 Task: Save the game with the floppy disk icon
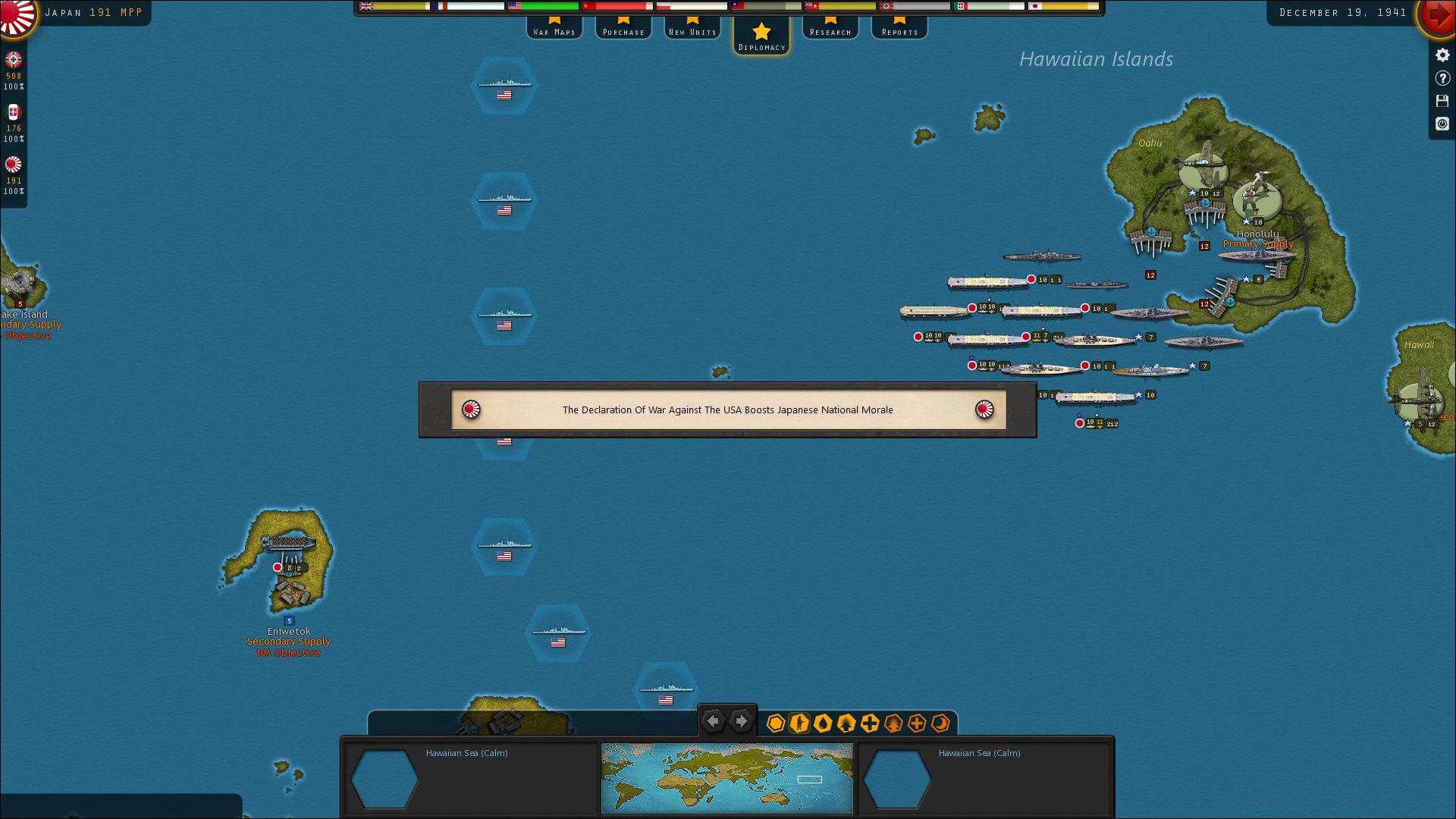pyautogui.click(x=1442, y=100)
